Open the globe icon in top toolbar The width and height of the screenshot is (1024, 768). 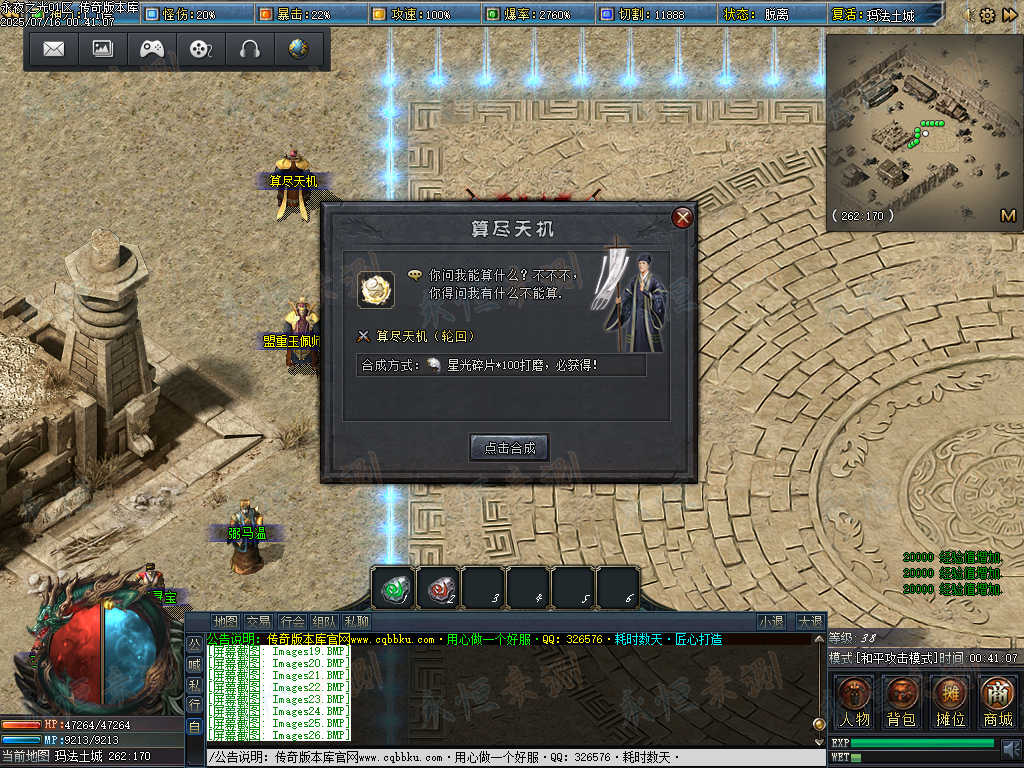click(298, 49)
